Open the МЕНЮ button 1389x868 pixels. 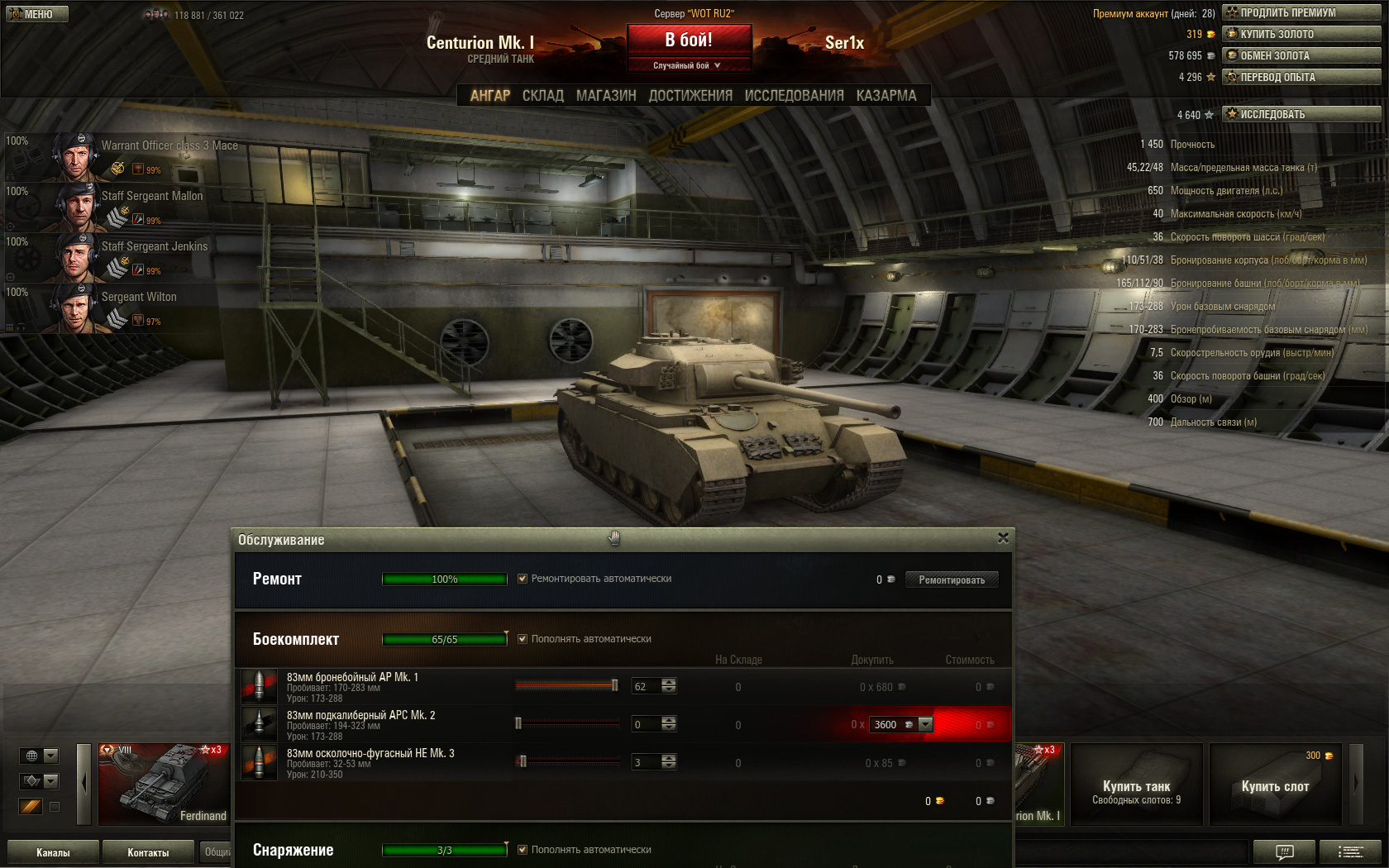pyautogui.click(x=37, y=14)
